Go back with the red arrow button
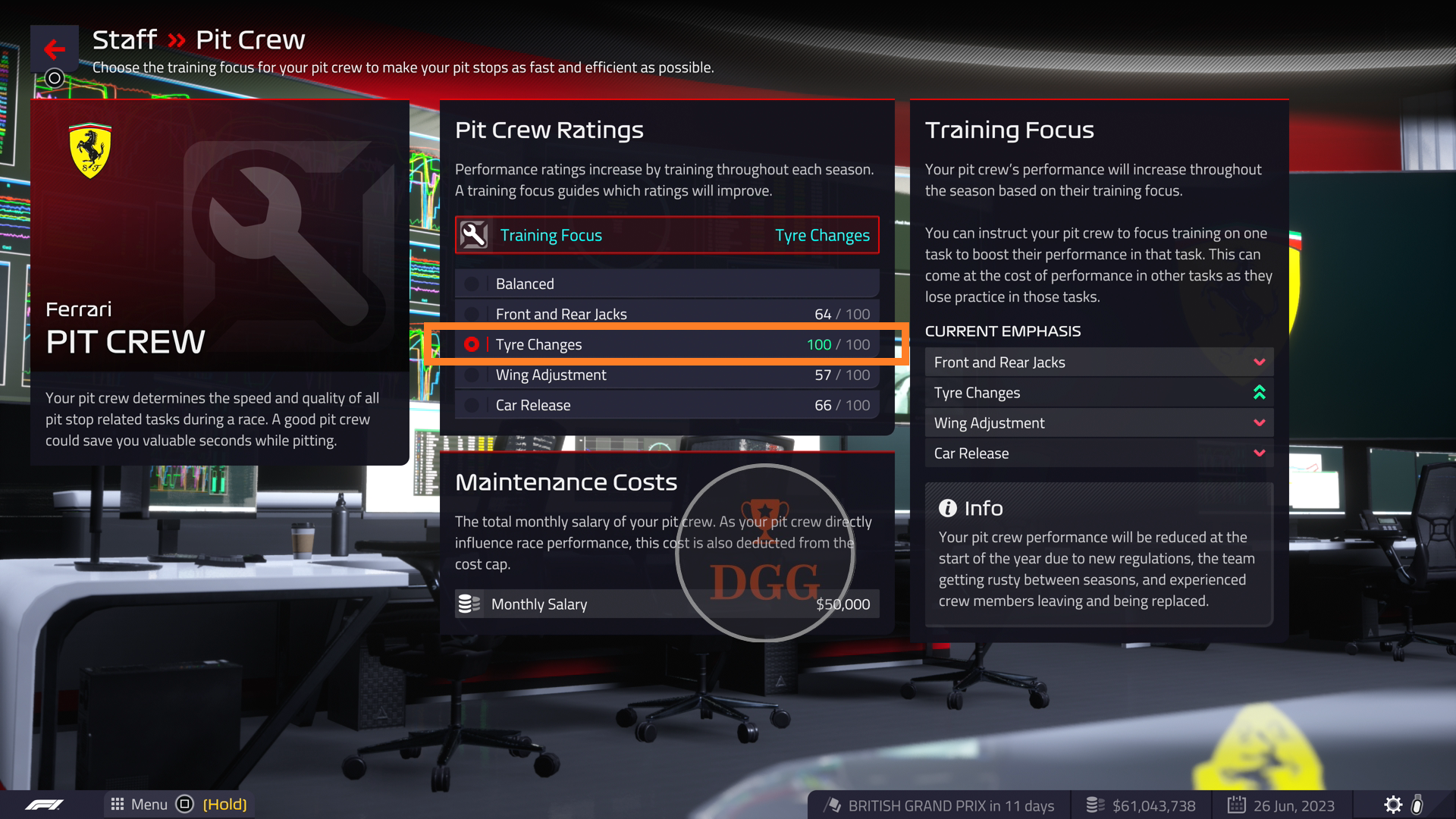 [x=54, y=49]
